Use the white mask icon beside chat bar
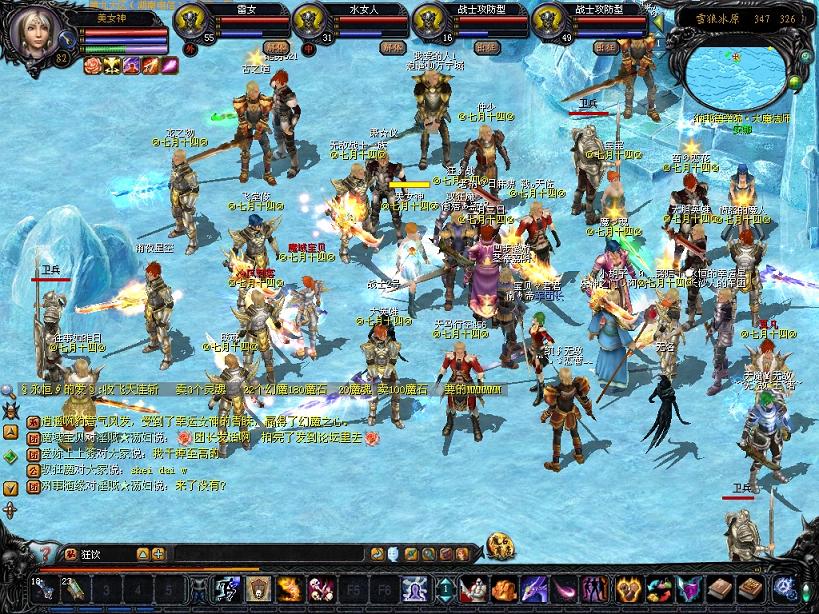This screenshot has width=819, height=614. point(392,553)
